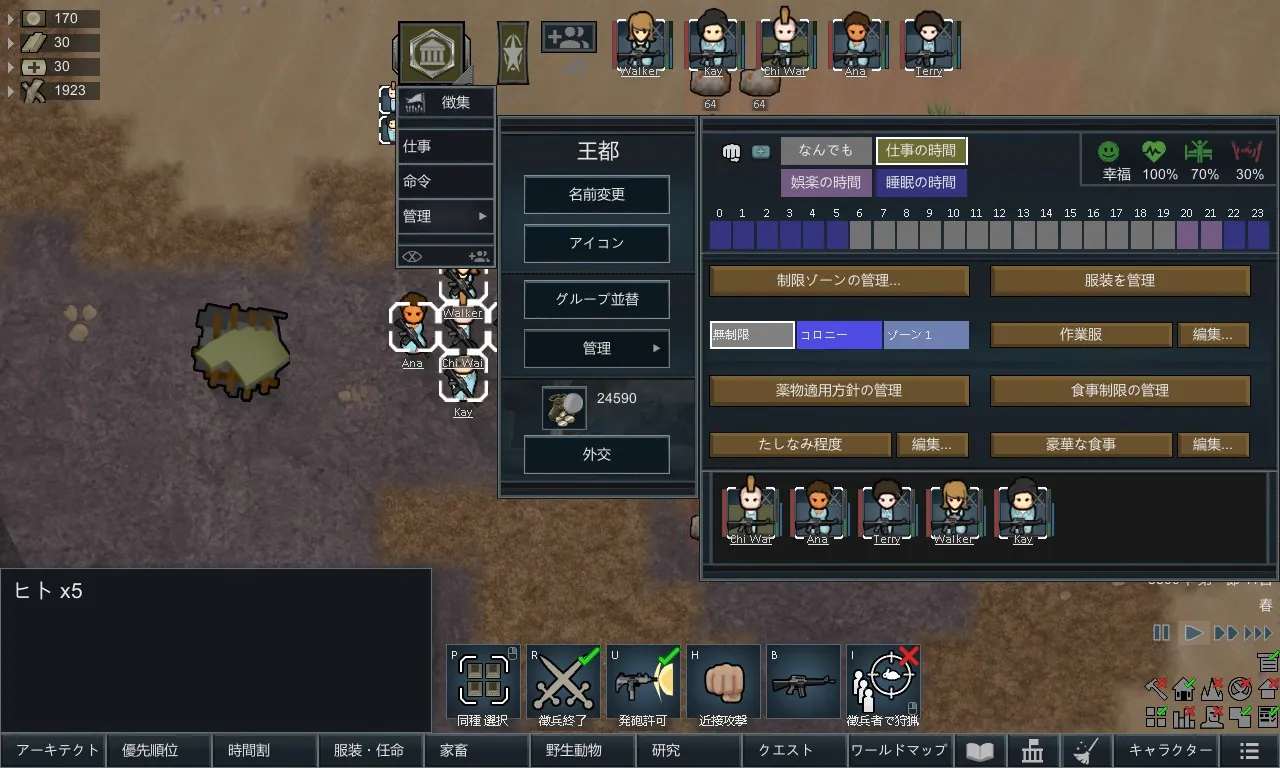The height and width of the screenshot is (768, 1280).
Task: Open the 名前変更 rename button
Action: [x=596, y=195]
